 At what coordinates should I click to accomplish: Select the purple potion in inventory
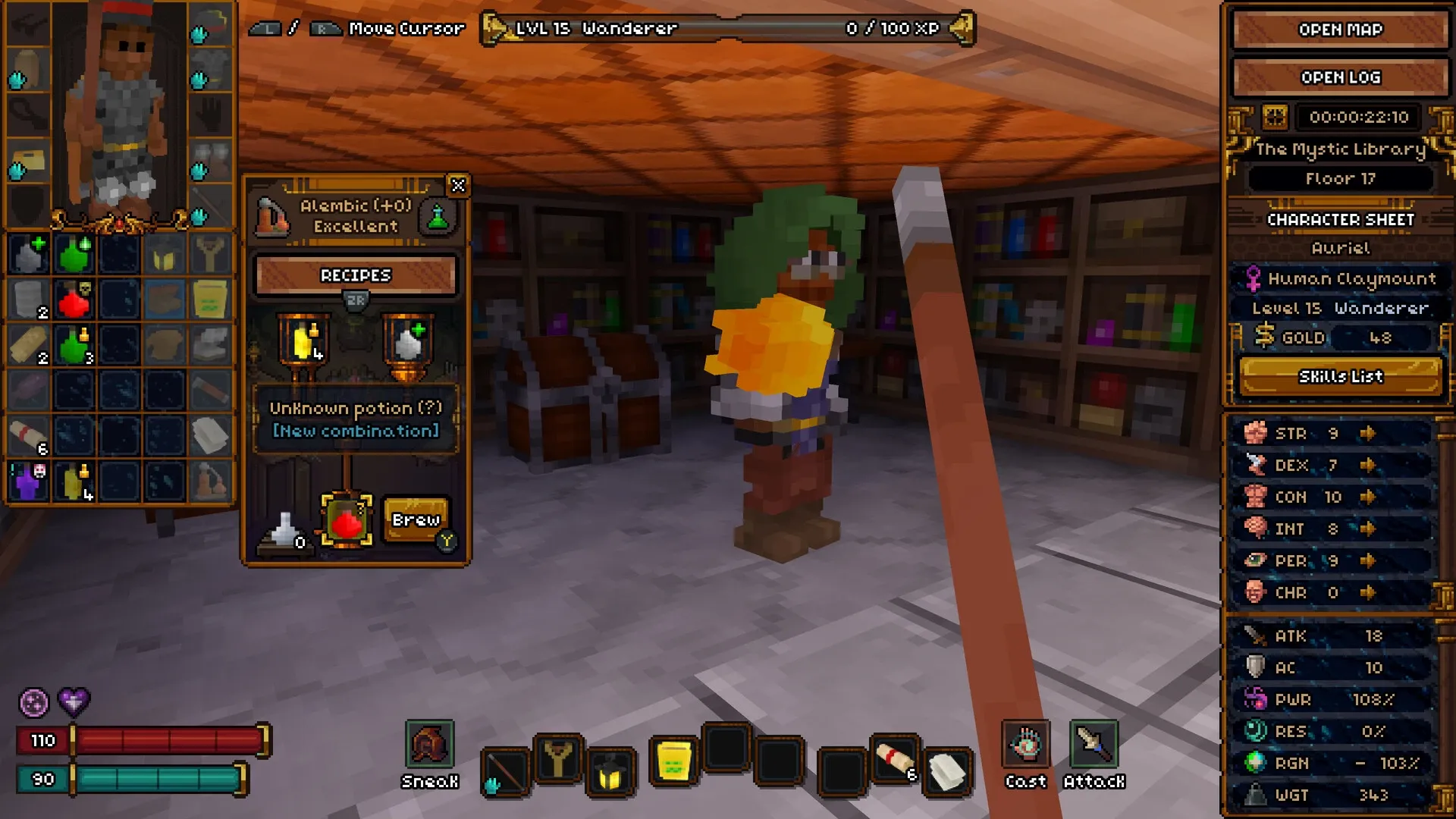(x=29, y=482)
